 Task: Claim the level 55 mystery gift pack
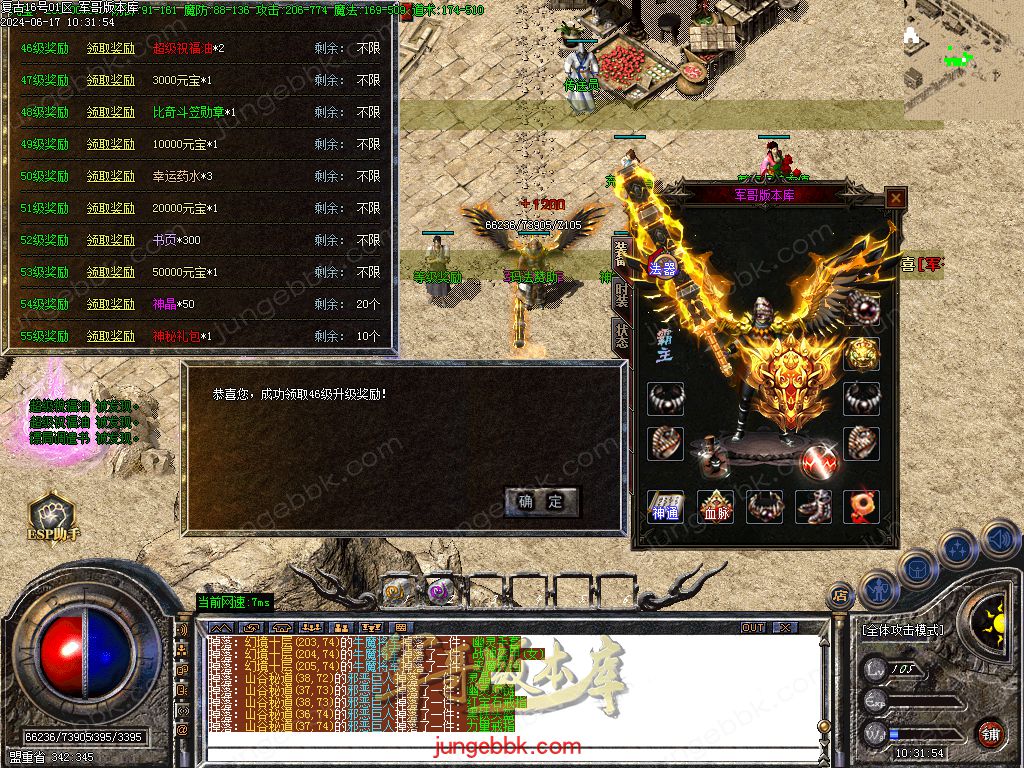tap(110, 337)
